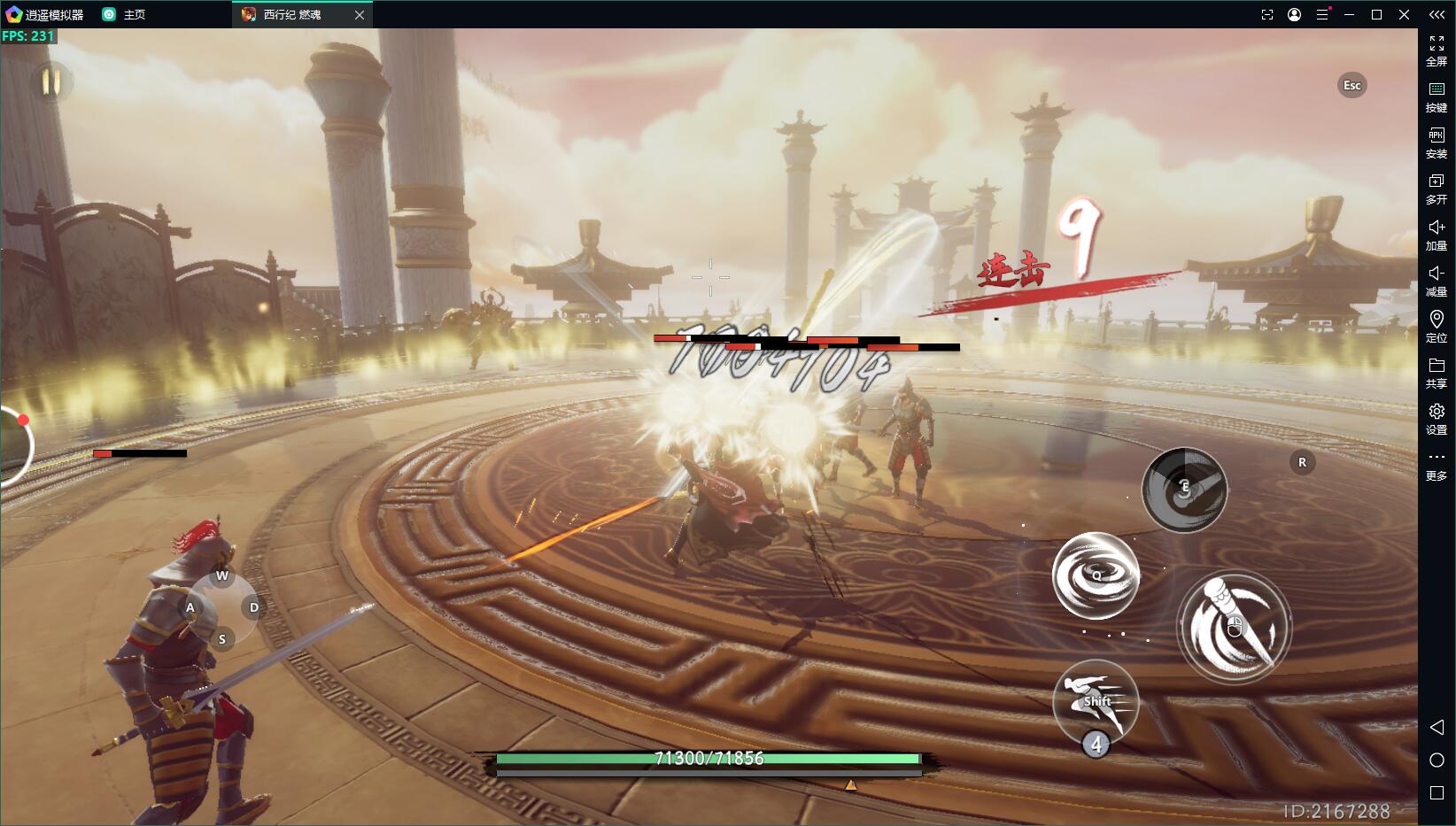The width and height of the screenshot is (1456, 826).
Task: Toggle emulator fullscreen mode
Action: click(1436, 50)
